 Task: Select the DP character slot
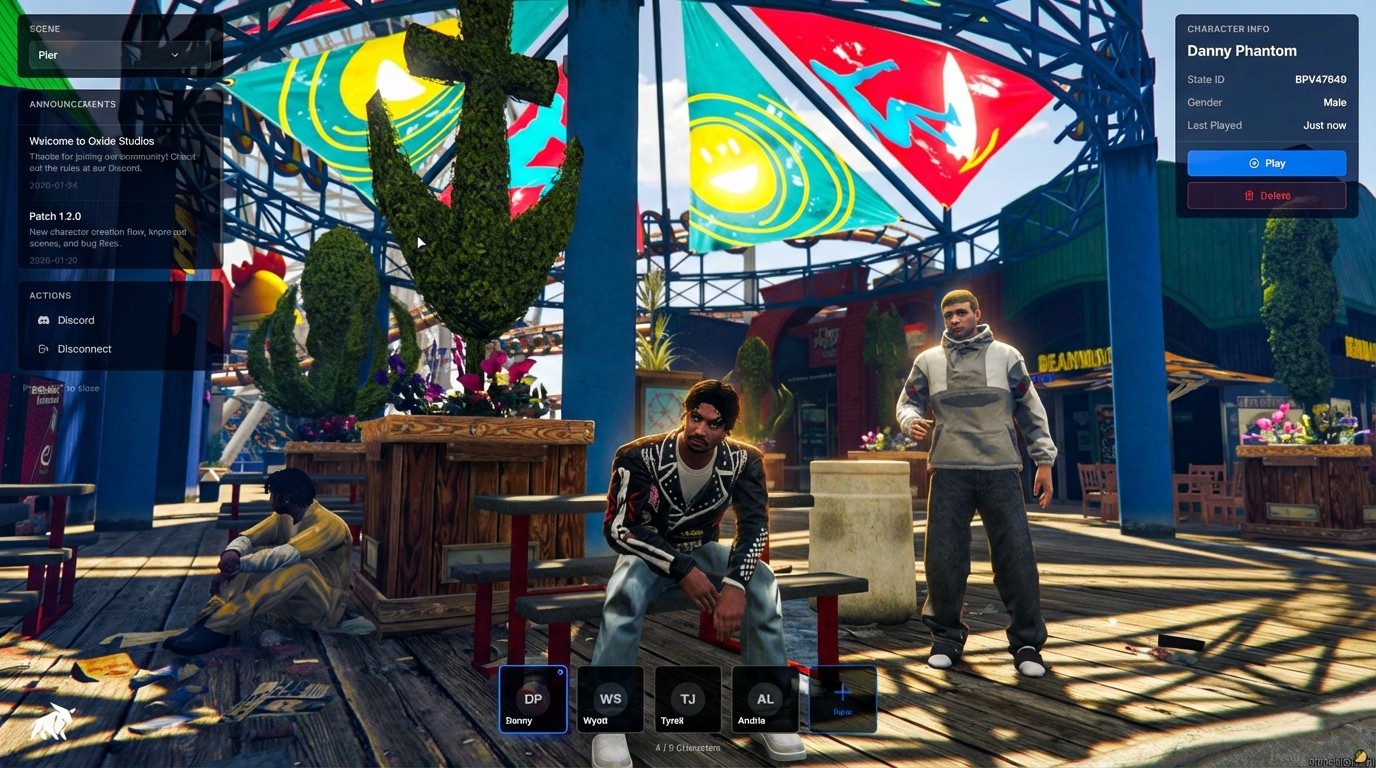click(533, 700)
